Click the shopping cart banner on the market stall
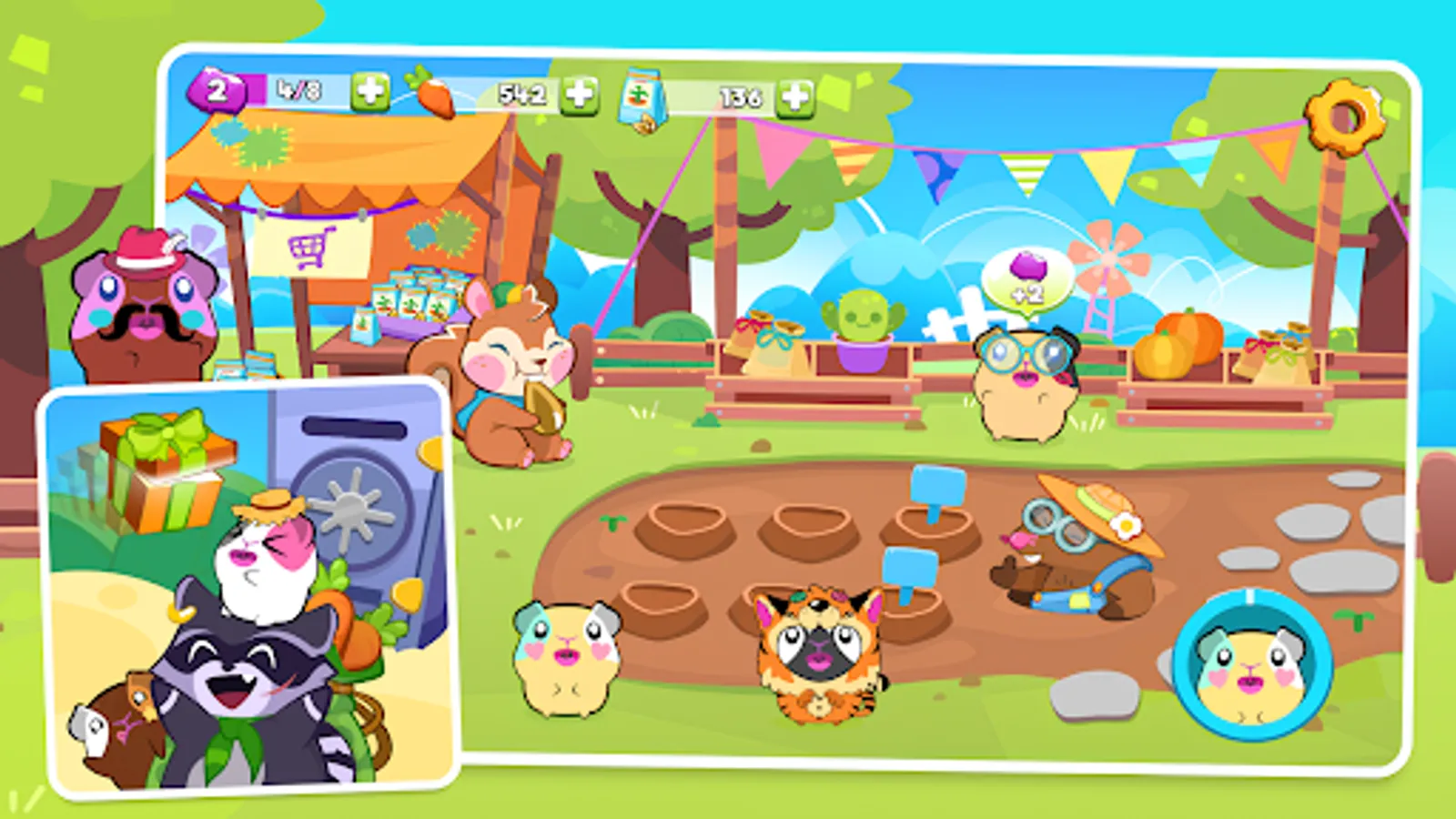 (309, 246)
